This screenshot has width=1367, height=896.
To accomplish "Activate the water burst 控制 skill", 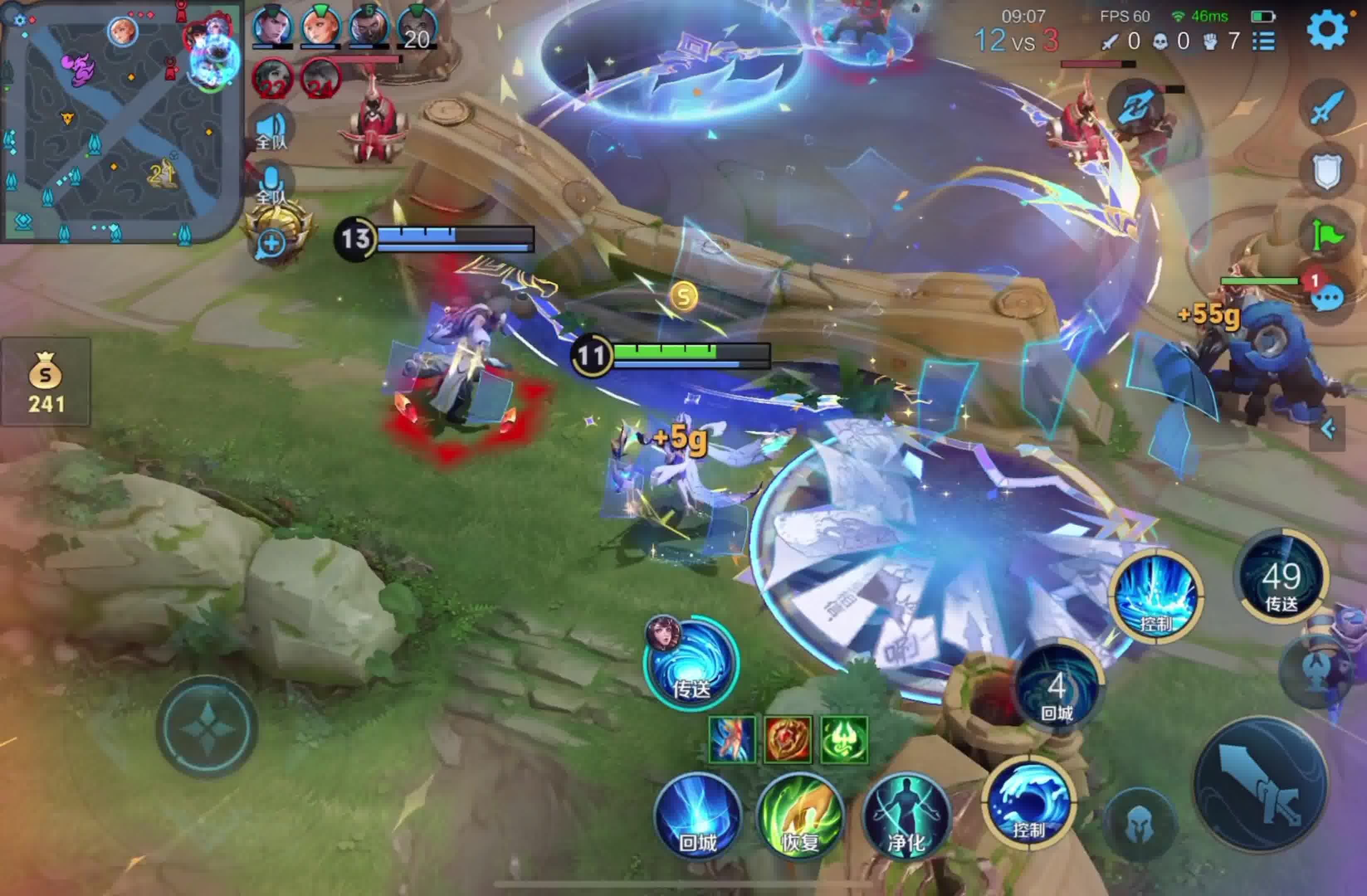I will 1156,596.
